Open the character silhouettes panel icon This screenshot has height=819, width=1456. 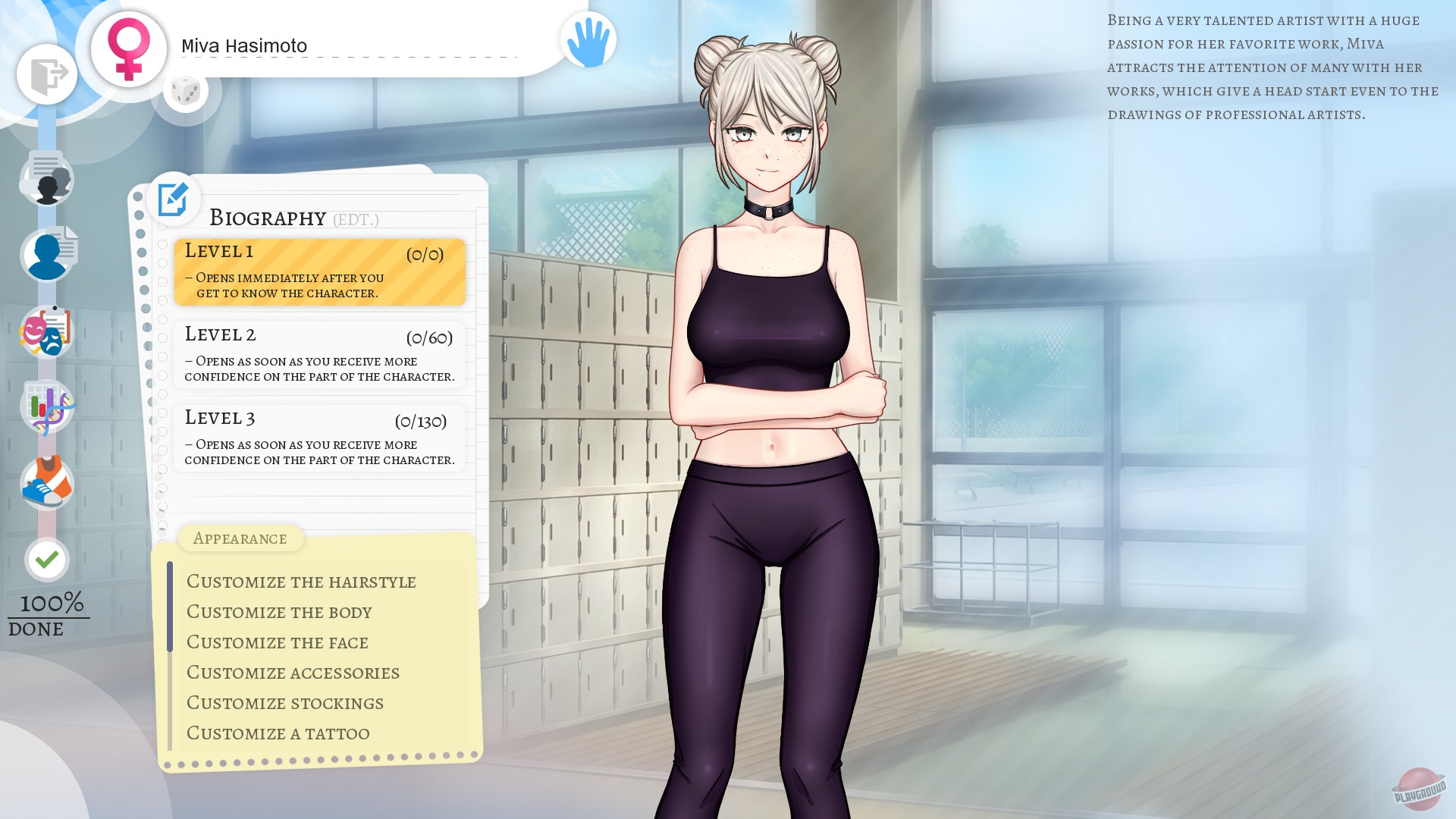tap(47, 179)
